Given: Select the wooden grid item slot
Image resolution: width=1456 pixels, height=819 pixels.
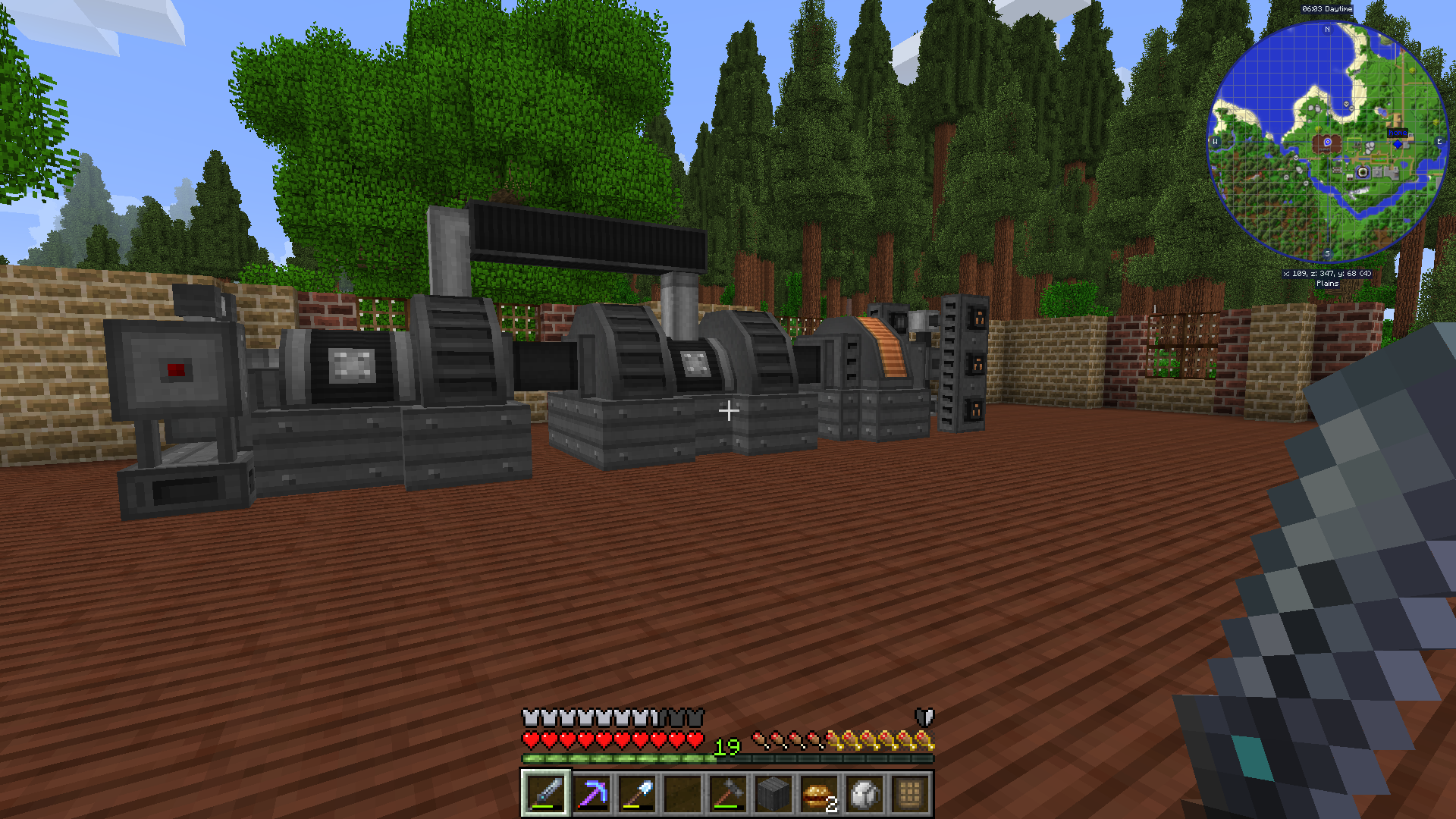Looking at the screenshot, I should click(x=910, y=793).
